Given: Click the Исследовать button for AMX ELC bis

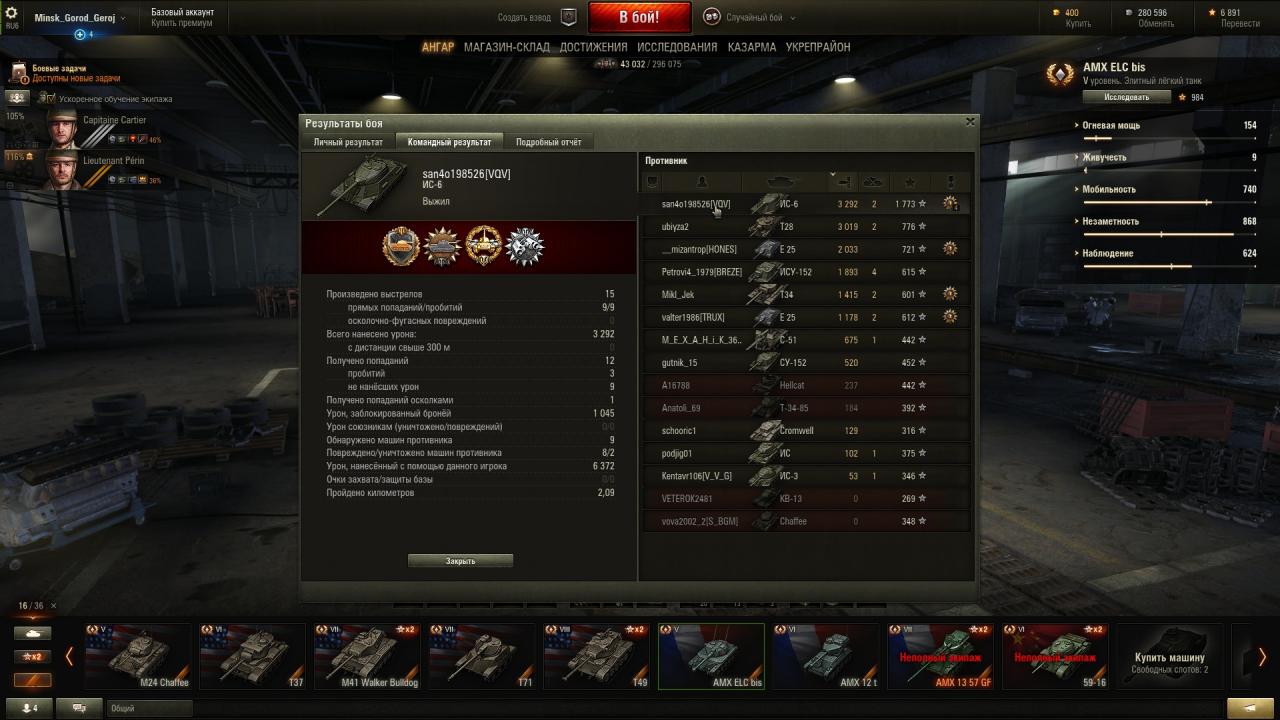Looking at the screenshot, I should point(1126,97).
